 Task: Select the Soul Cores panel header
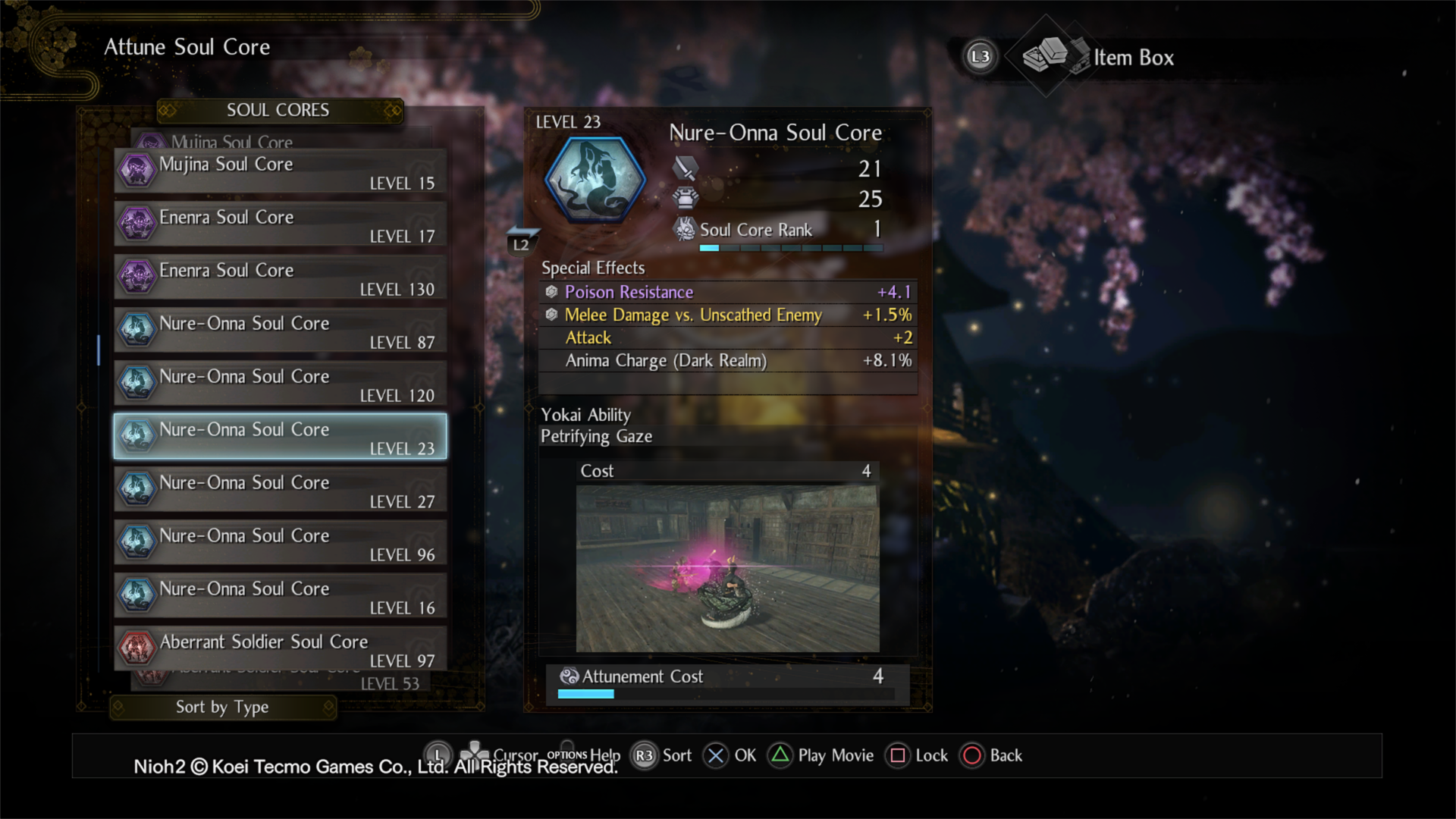point(278,110)
